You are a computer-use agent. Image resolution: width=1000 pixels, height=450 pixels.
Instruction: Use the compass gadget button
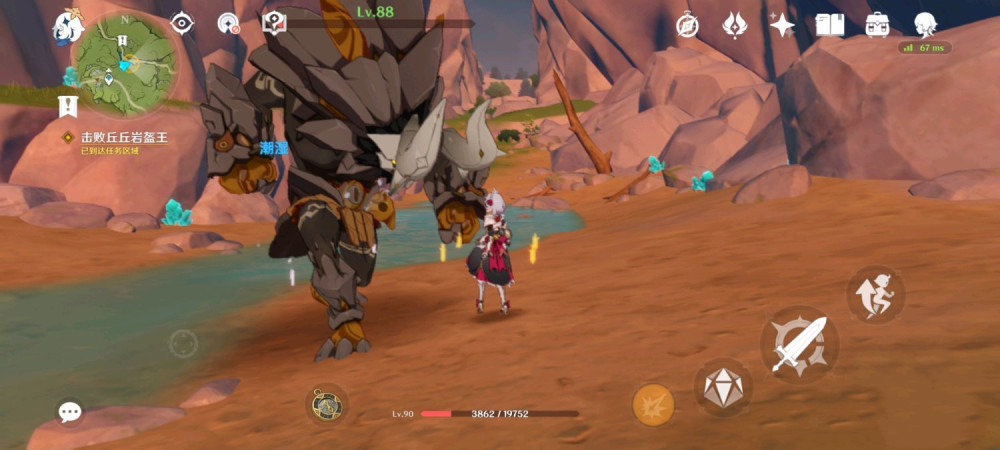[x=326, y=405]
